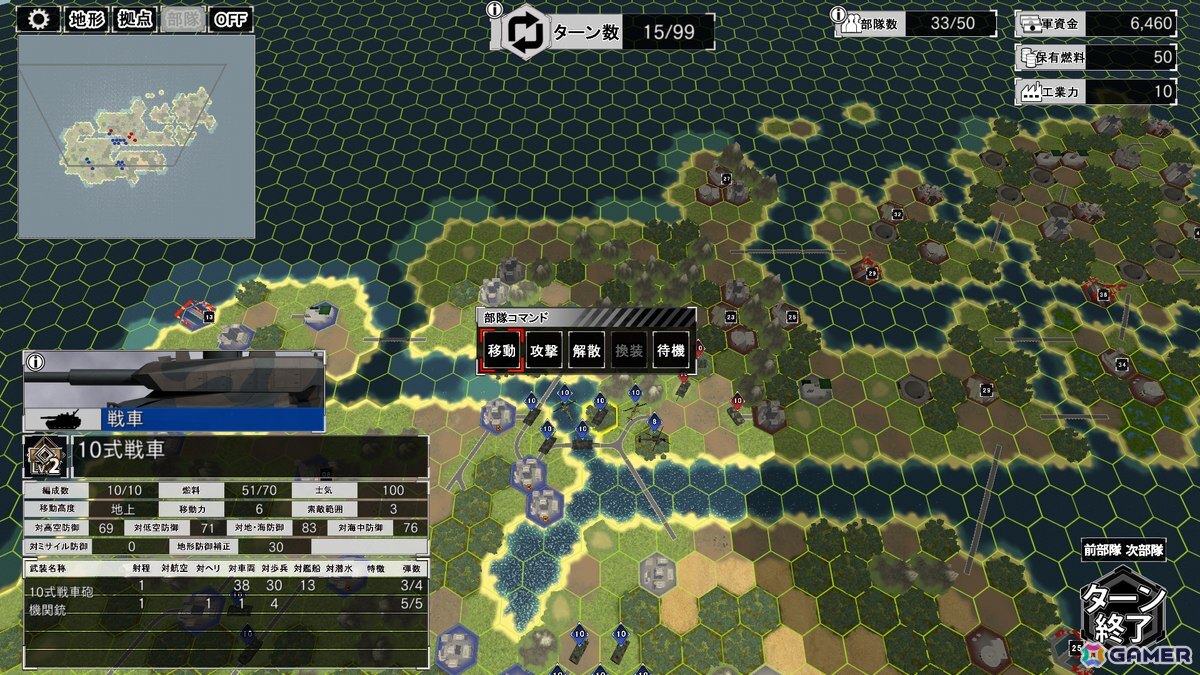Choose the 解散 disband command
Screen dimensions: 1200x675
pyautogui.click(x=587, y=351)
